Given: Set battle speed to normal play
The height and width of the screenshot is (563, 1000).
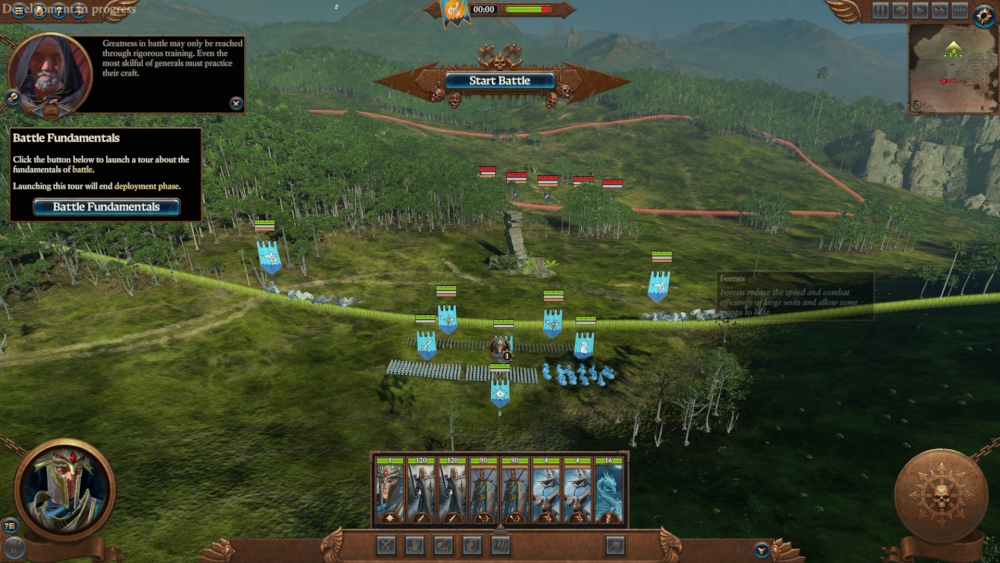Looking at the screenshot, I should click(920, 11).
